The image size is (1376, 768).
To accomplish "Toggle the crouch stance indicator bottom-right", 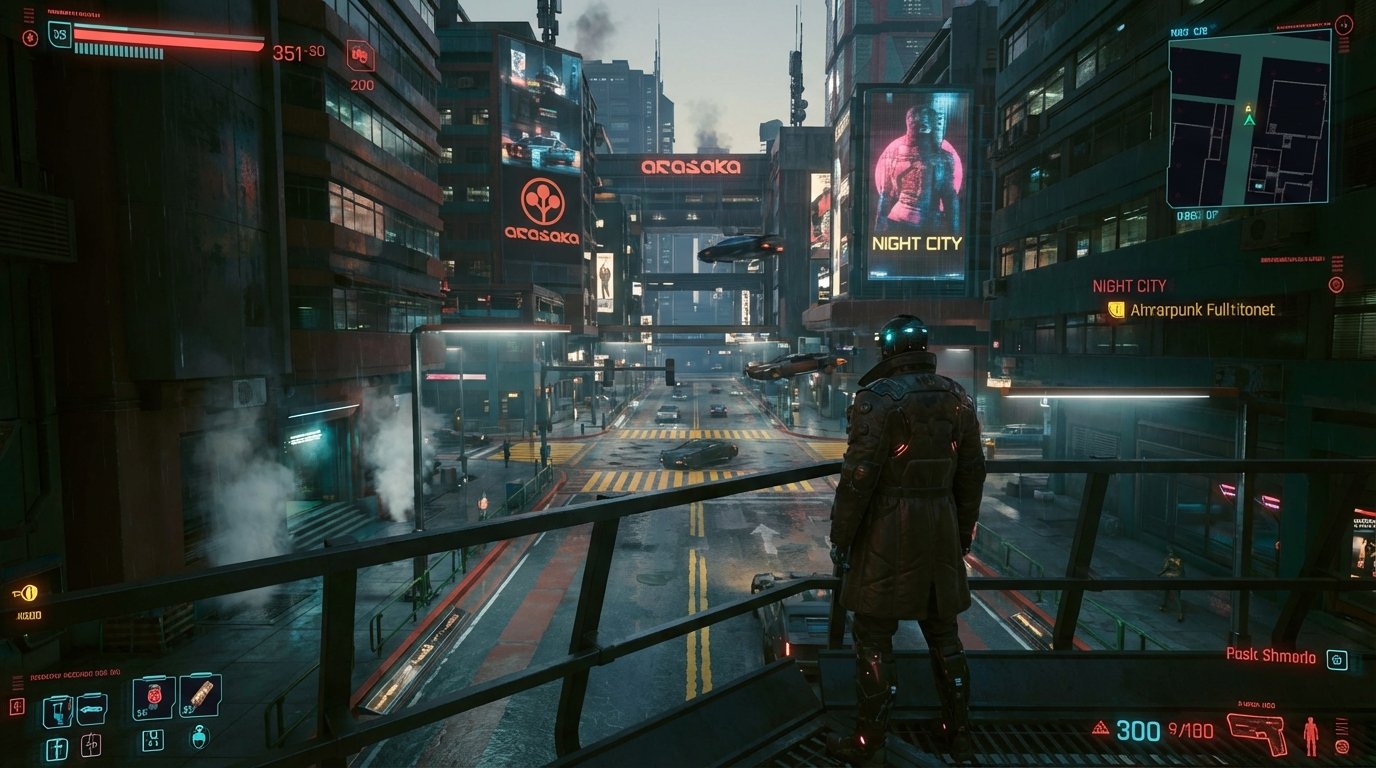I will pyautogui.click(x=1342, y=746).
